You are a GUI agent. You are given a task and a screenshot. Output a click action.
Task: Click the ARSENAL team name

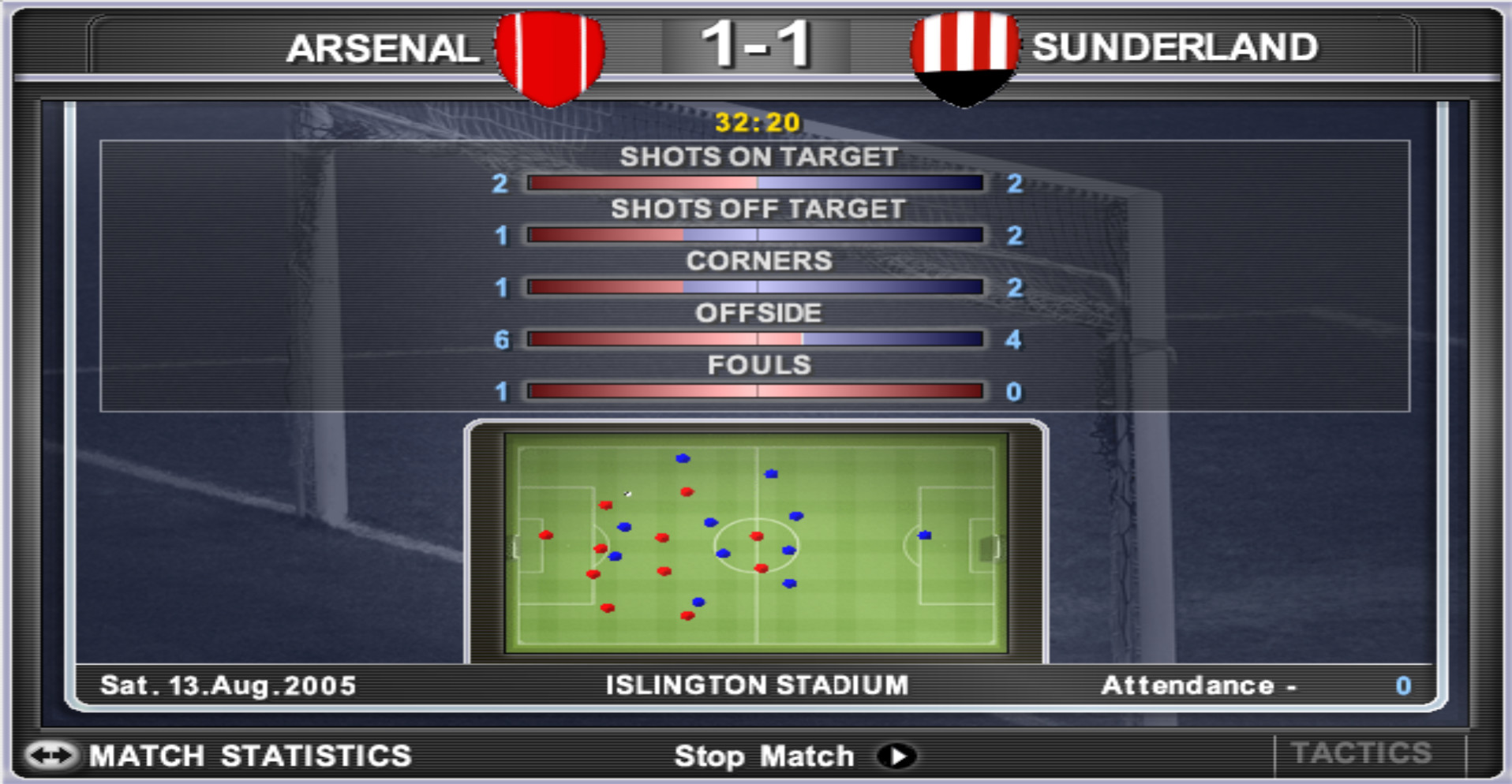(384, 50)
